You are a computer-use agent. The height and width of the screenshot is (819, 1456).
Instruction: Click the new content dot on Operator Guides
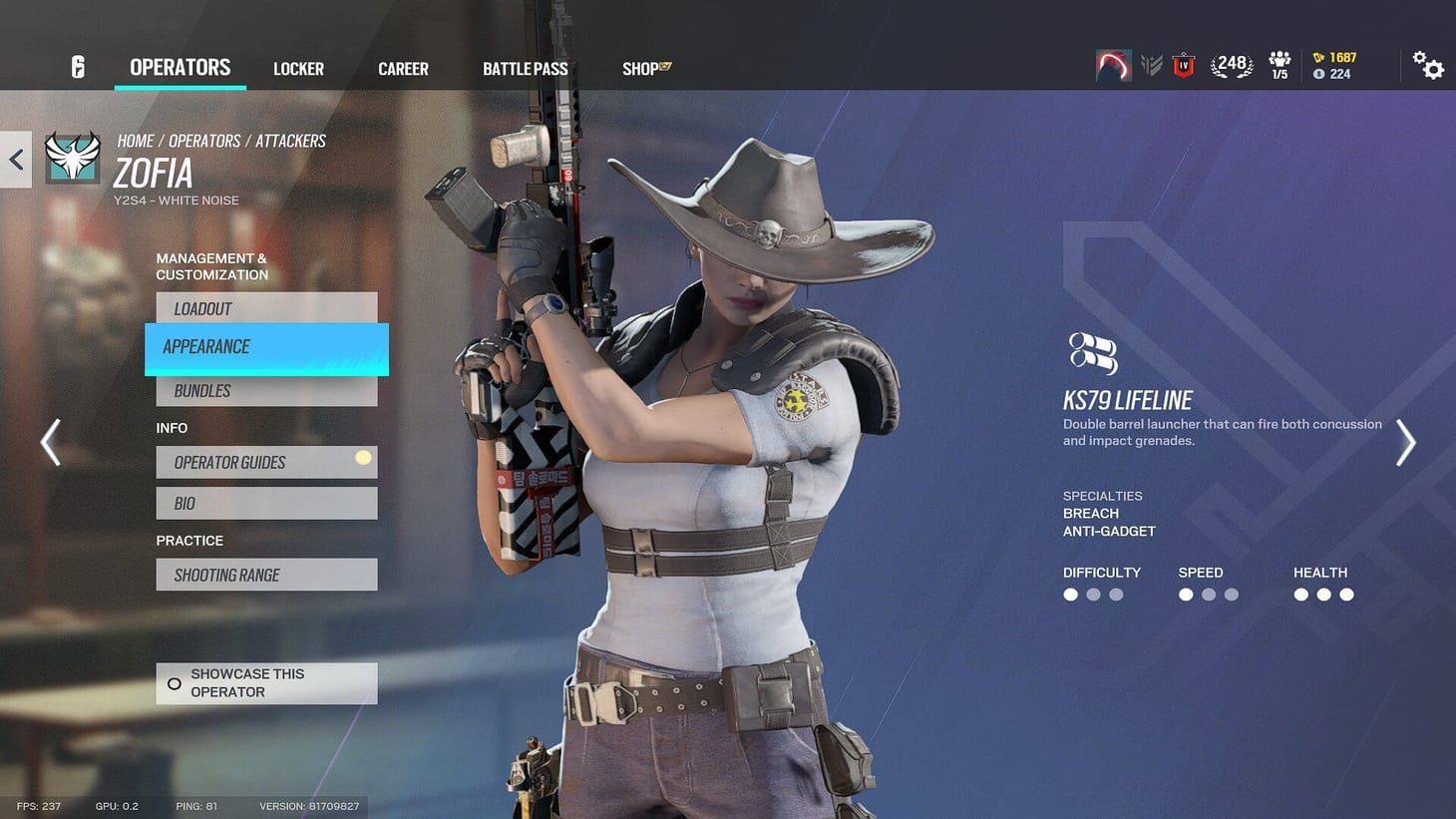point(362,456)
